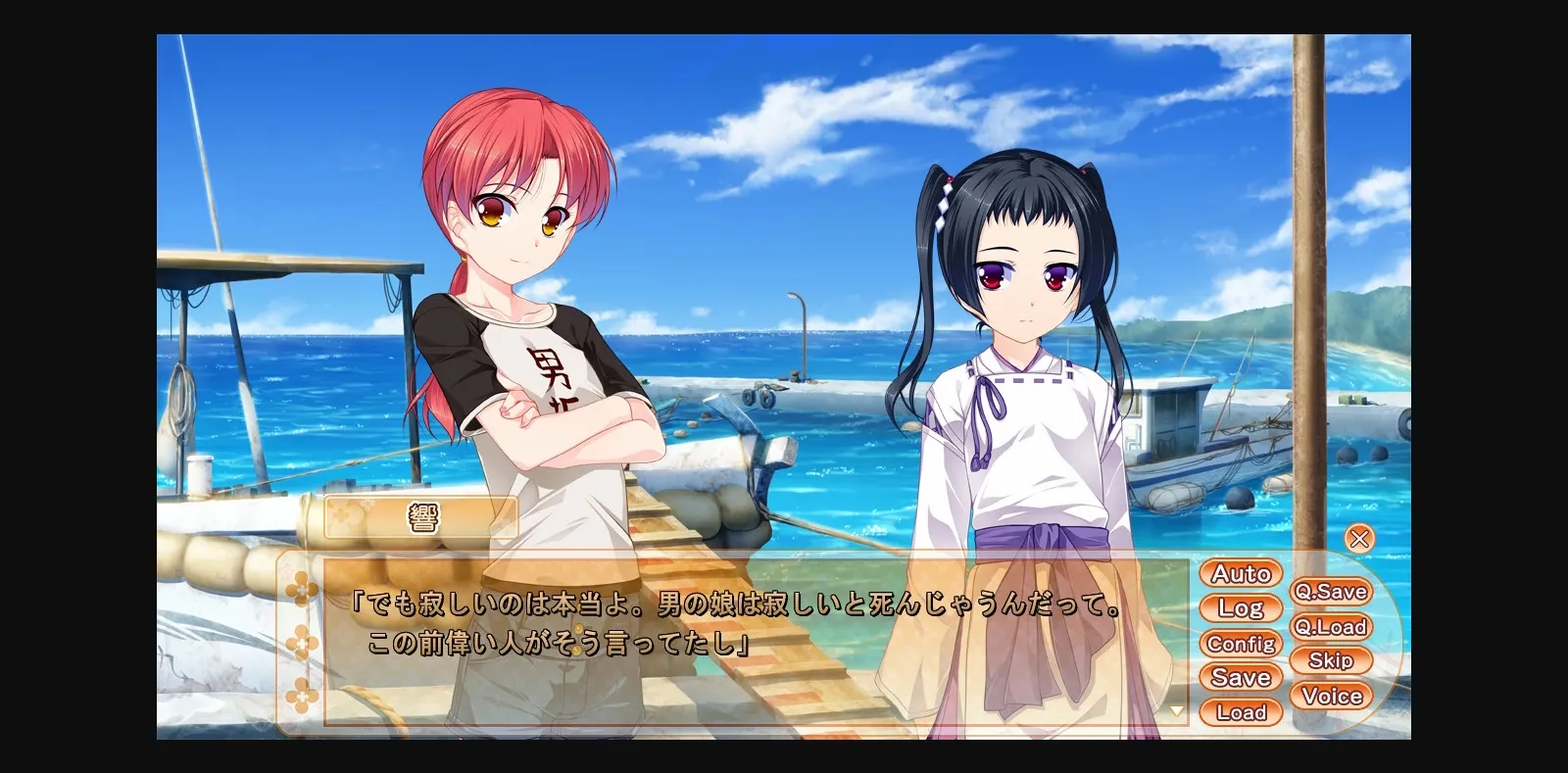Viewport: 1568px width, 773px height.
Task: Select the 響 speaker name plate
Action: pos(421,516)
